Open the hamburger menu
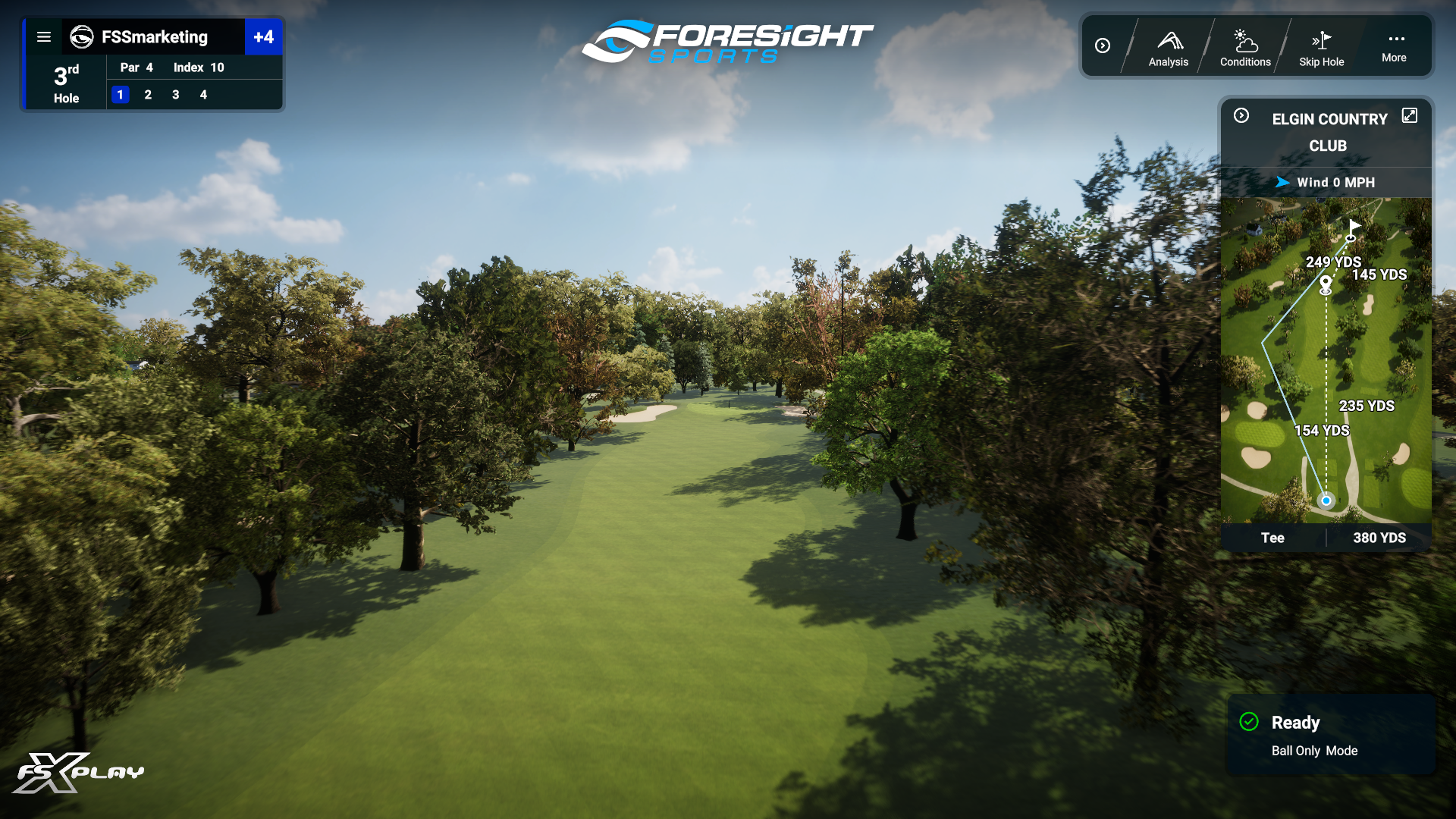This screenshot has height=819, width=1456. click(x=44, y=37)
